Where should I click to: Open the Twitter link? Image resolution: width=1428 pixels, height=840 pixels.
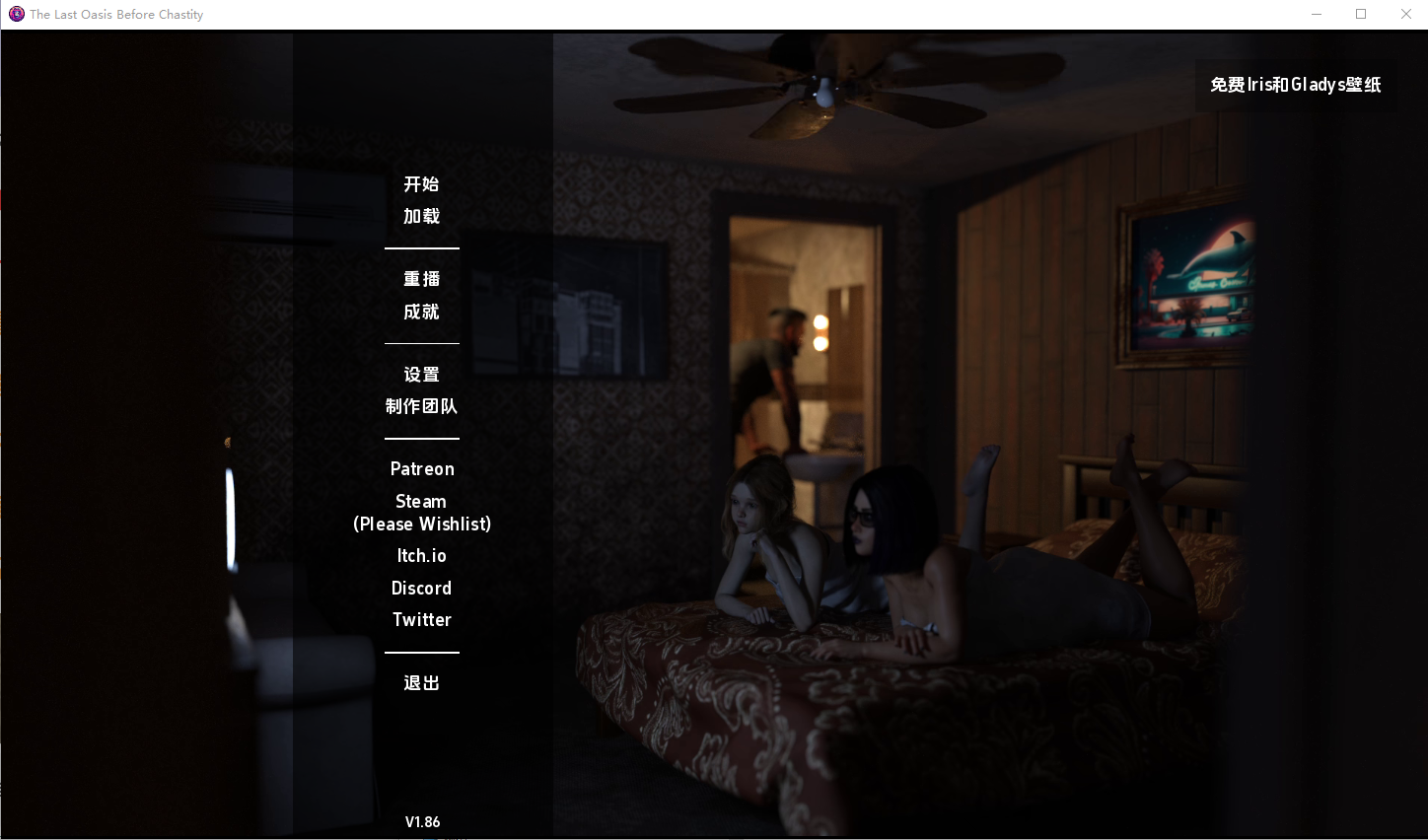coord(421,619)
